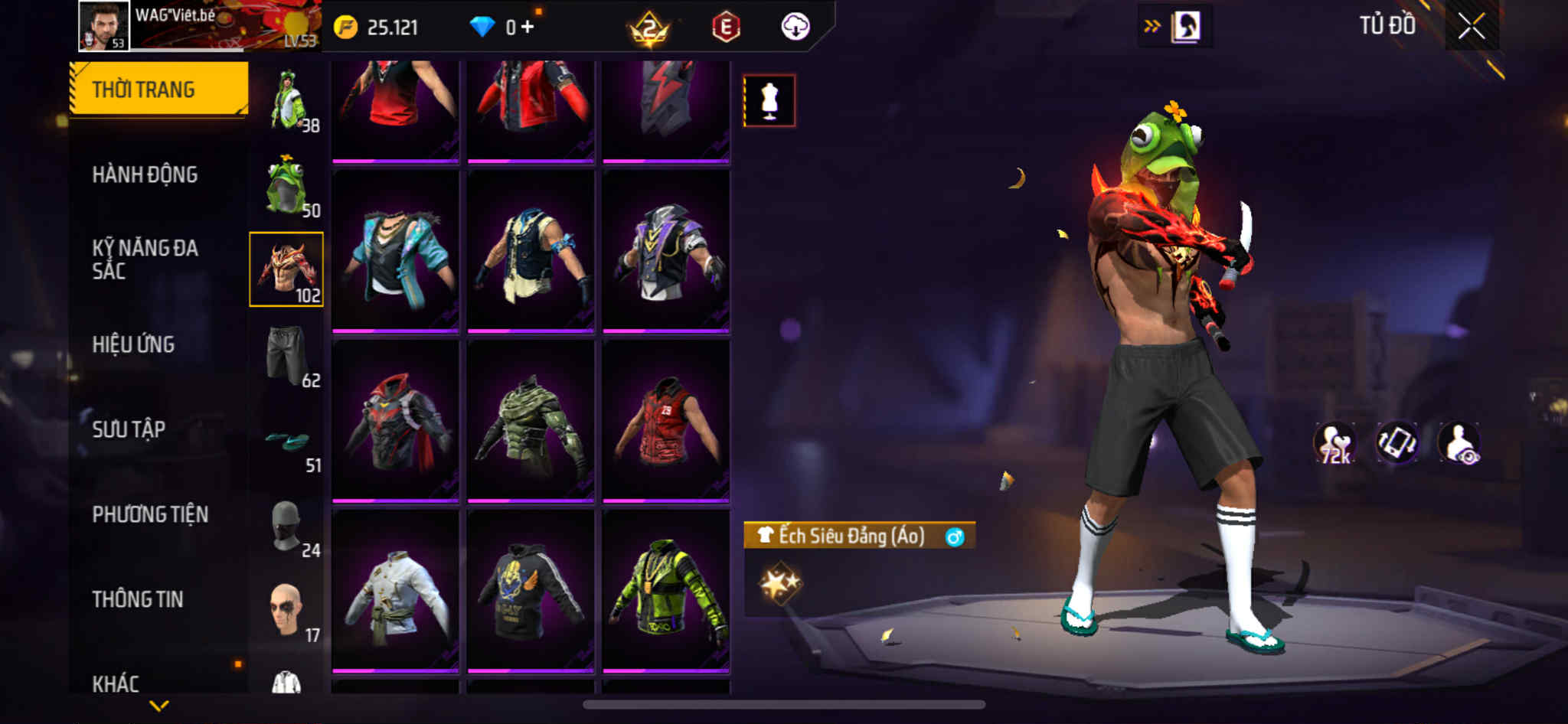The height and width of the screenshot is (724, 1568).
Task: Select the black shorts bottoms category
Action: 287,355
